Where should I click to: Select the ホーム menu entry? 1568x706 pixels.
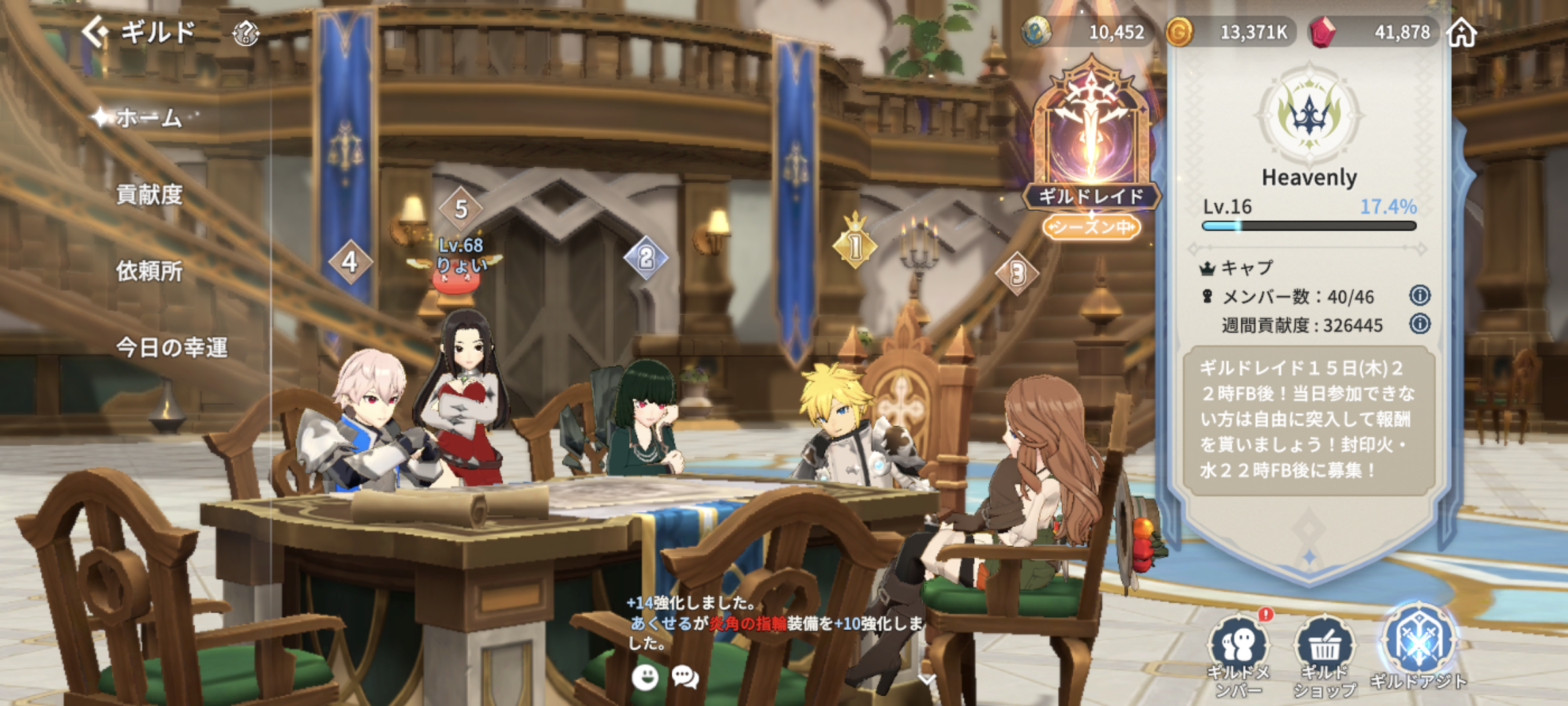click(x=148, y=118)
